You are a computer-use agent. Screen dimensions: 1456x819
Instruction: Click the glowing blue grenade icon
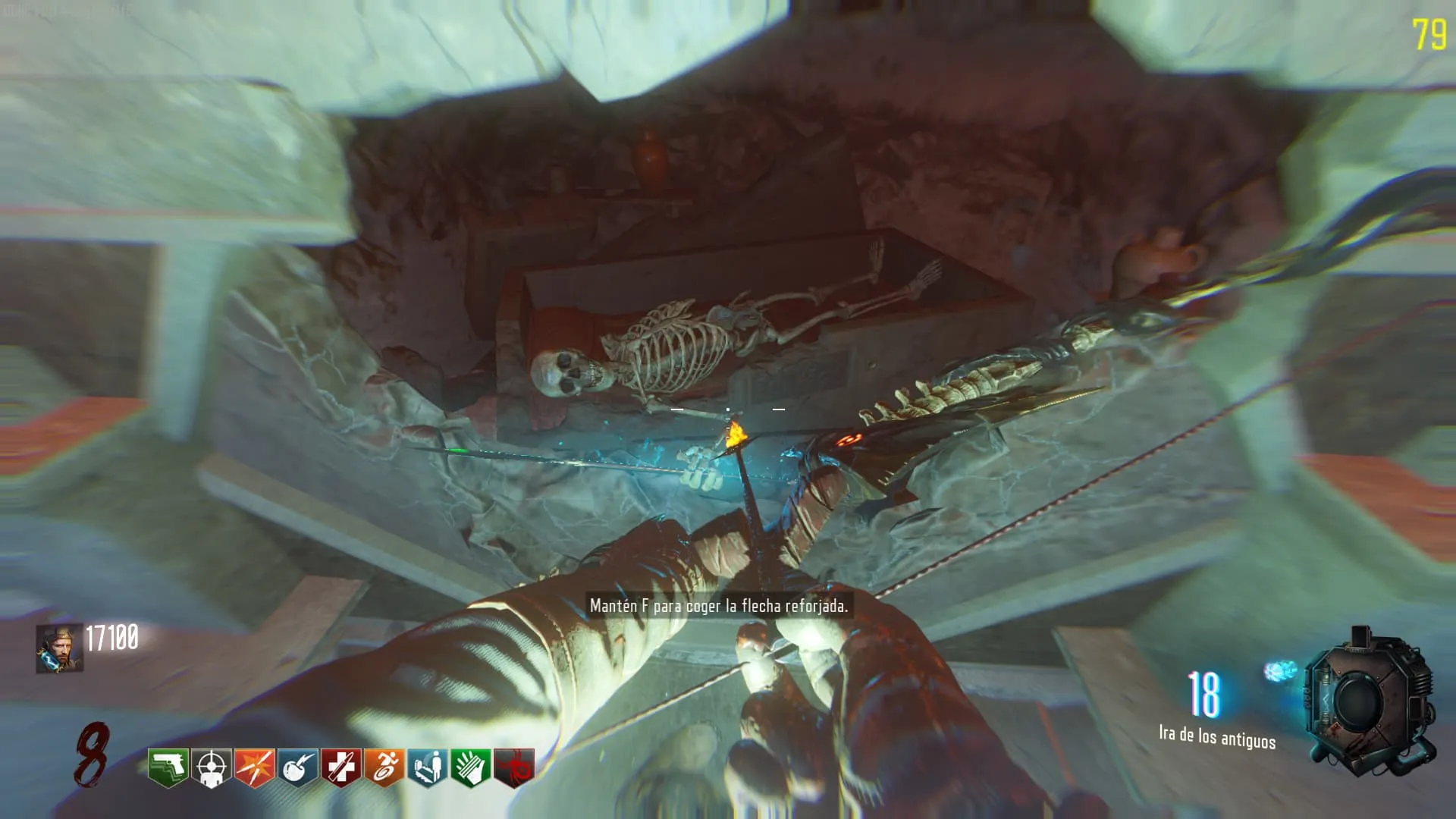(1280, 671)
